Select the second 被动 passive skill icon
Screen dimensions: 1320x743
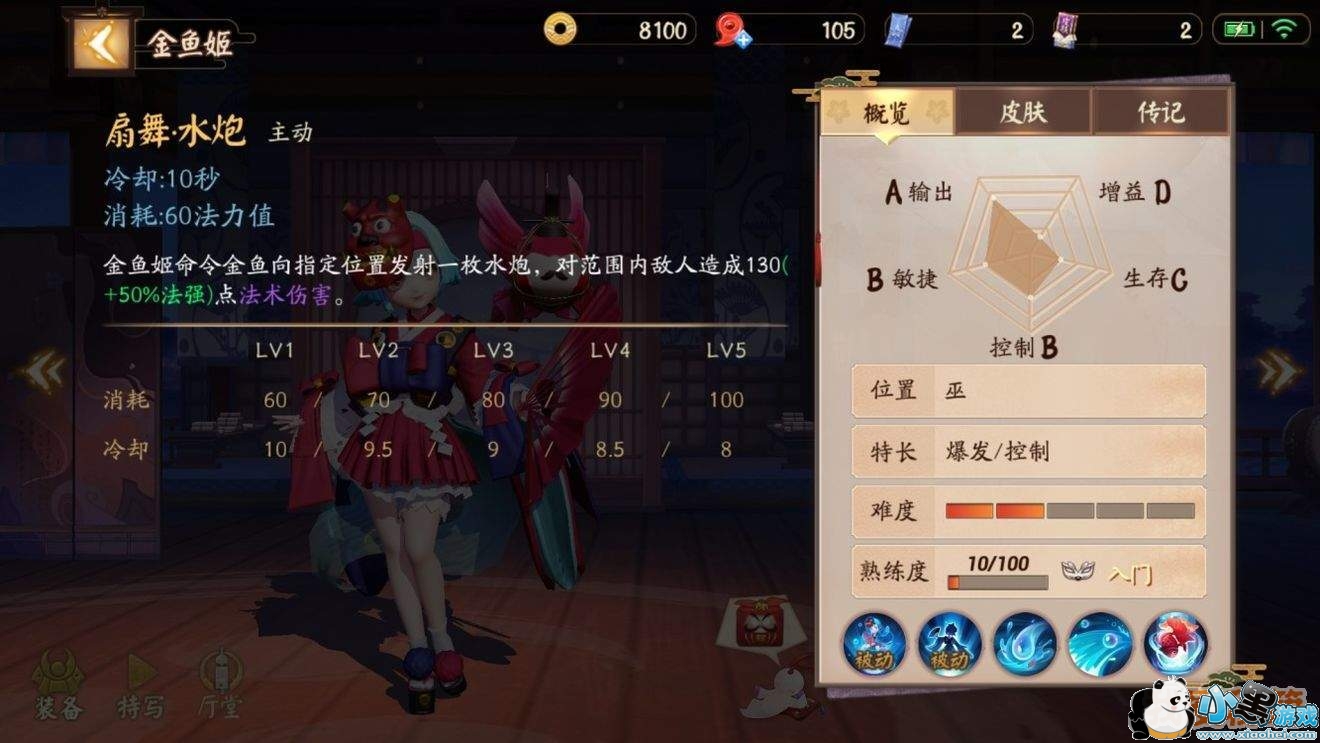947,645
